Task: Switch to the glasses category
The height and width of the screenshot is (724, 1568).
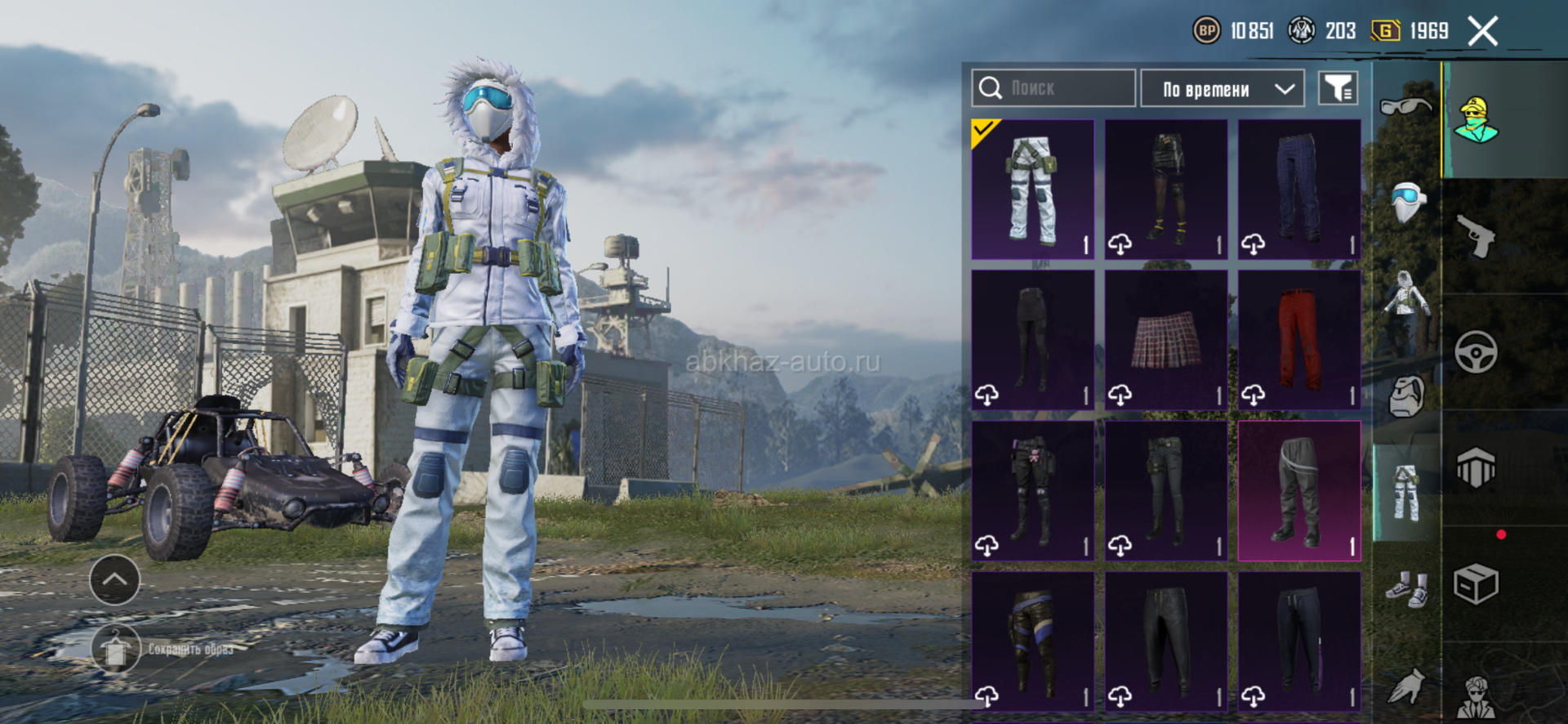Action: coord(1405,106)
